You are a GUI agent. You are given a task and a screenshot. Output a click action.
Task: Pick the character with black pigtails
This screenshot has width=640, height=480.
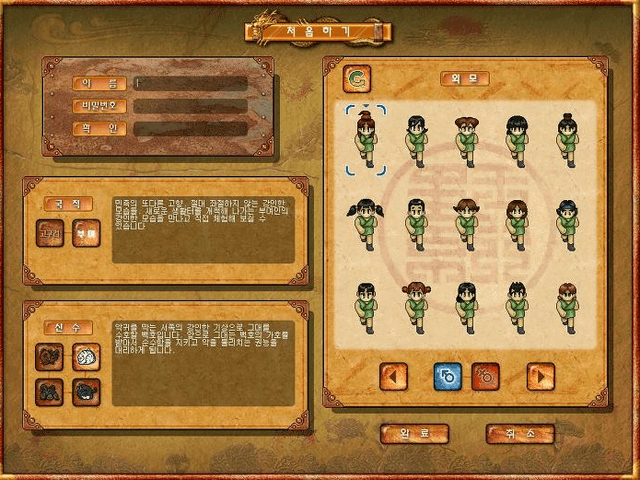pyautogui.click(x=366, y=221)
